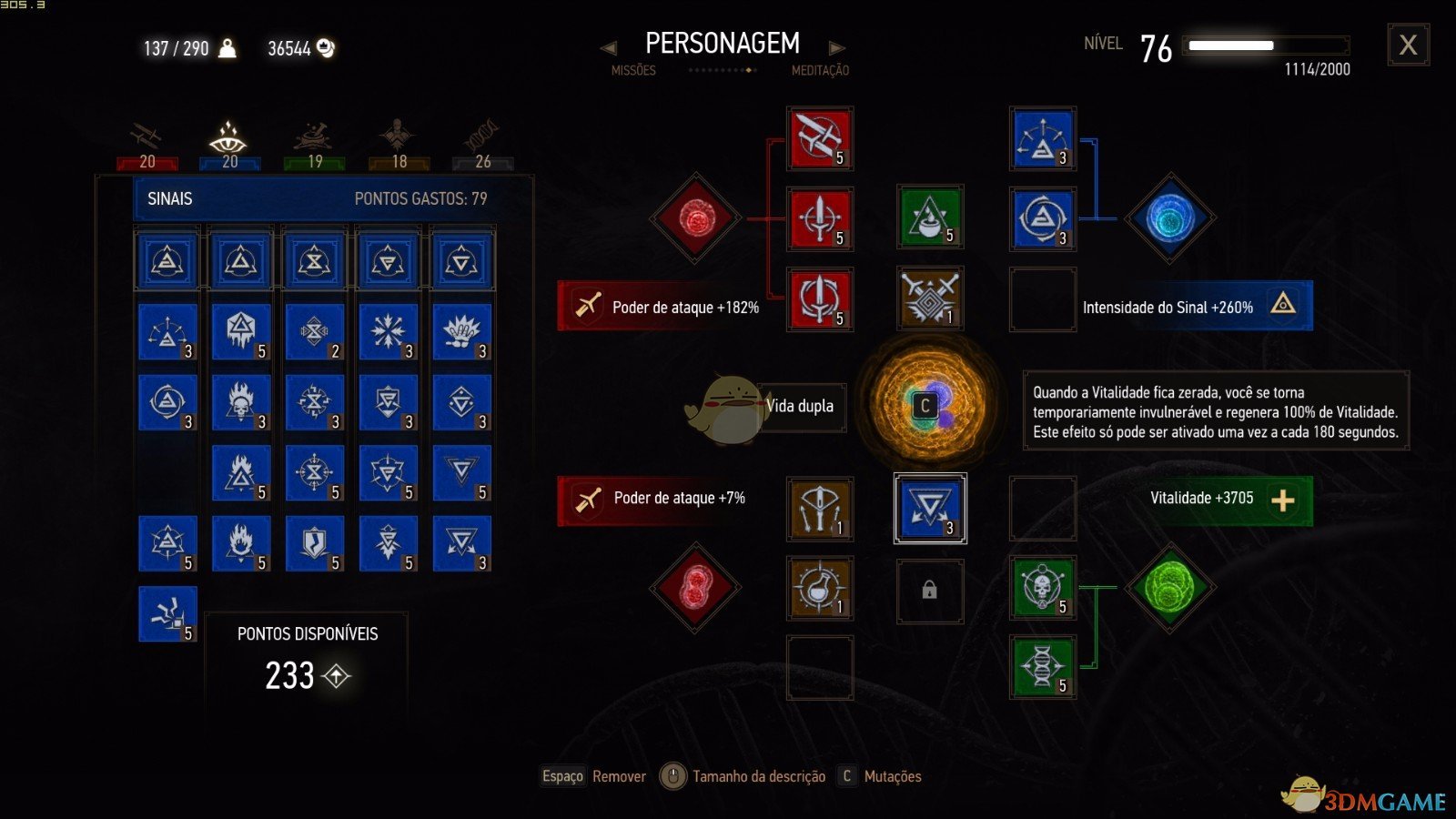The width and height of the screenshot is (1456, 819).
Task: Click the large blue mutagen slot on the right
Action: [1168, 218]
